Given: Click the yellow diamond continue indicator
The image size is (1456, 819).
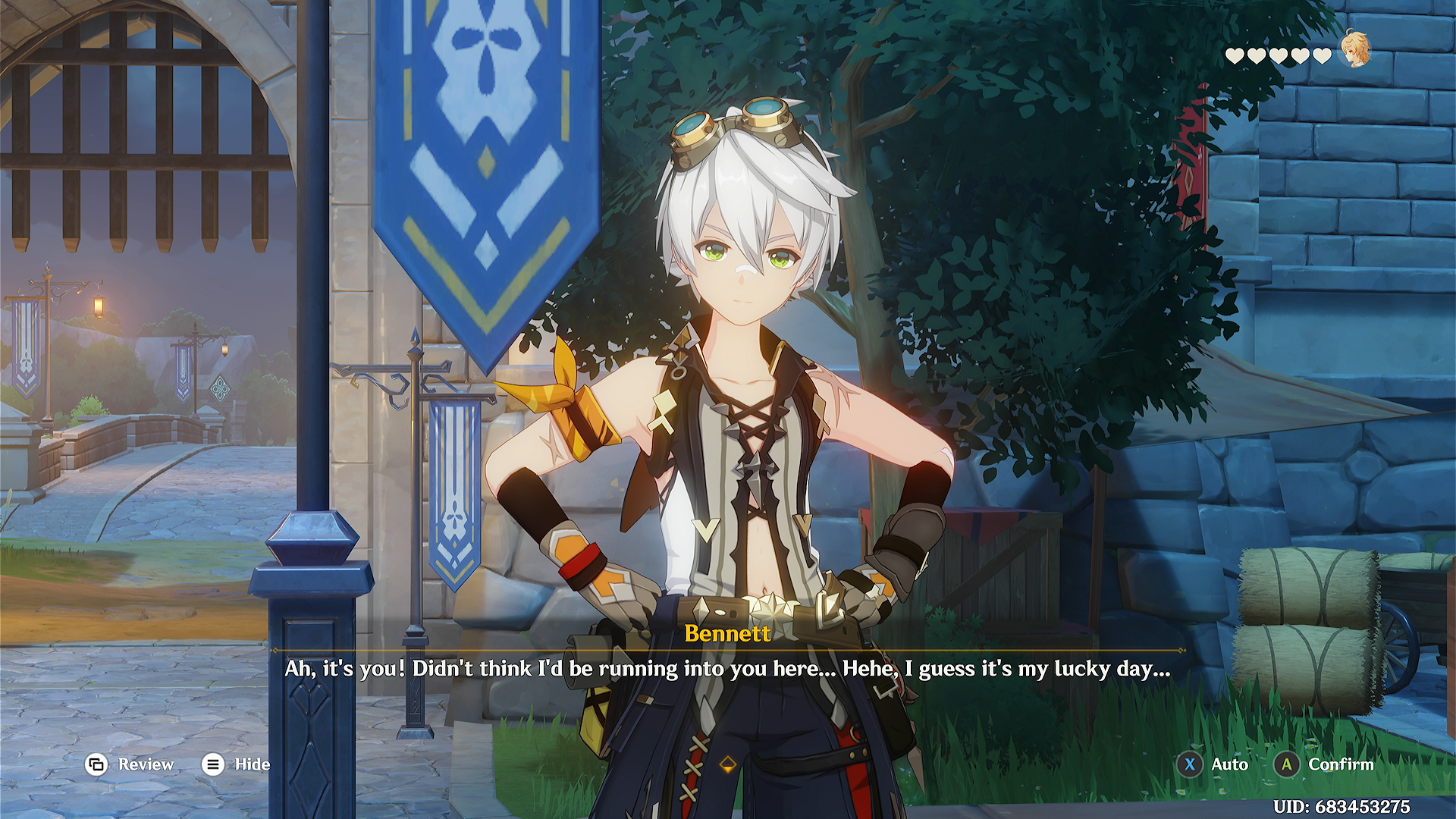Looking at the screenshot, I should coord(728,764).
